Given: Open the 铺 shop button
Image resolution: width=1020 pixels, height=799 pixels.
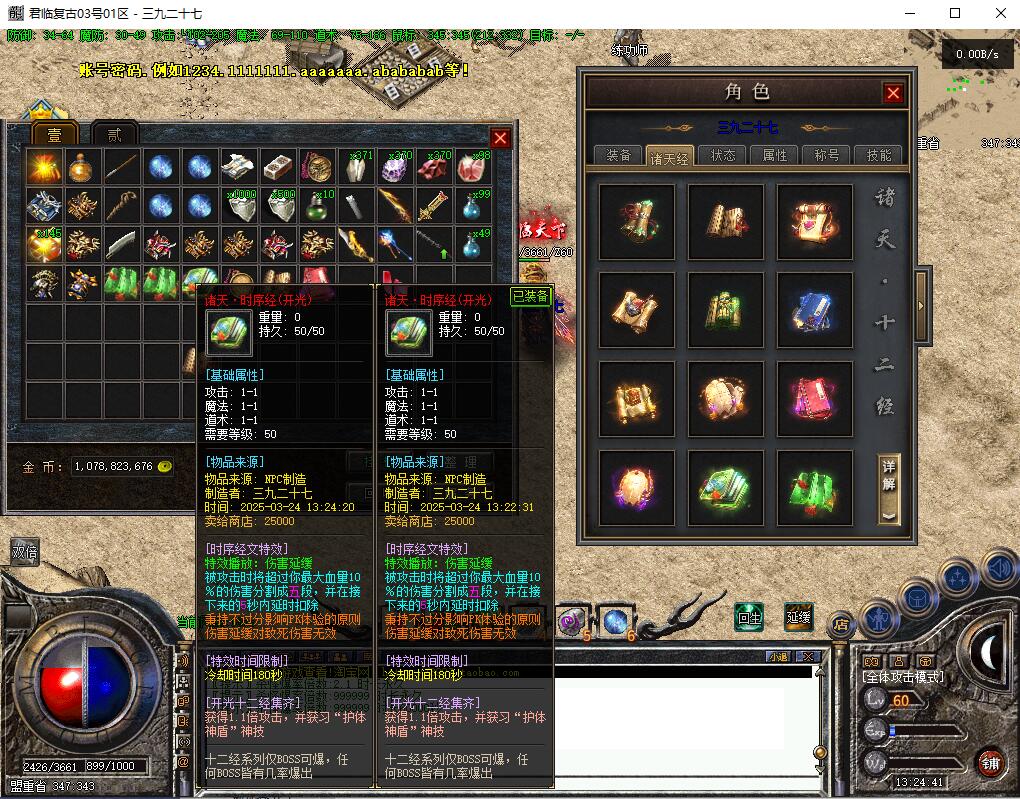Looking at the screenshot, I should click(989, 762).
